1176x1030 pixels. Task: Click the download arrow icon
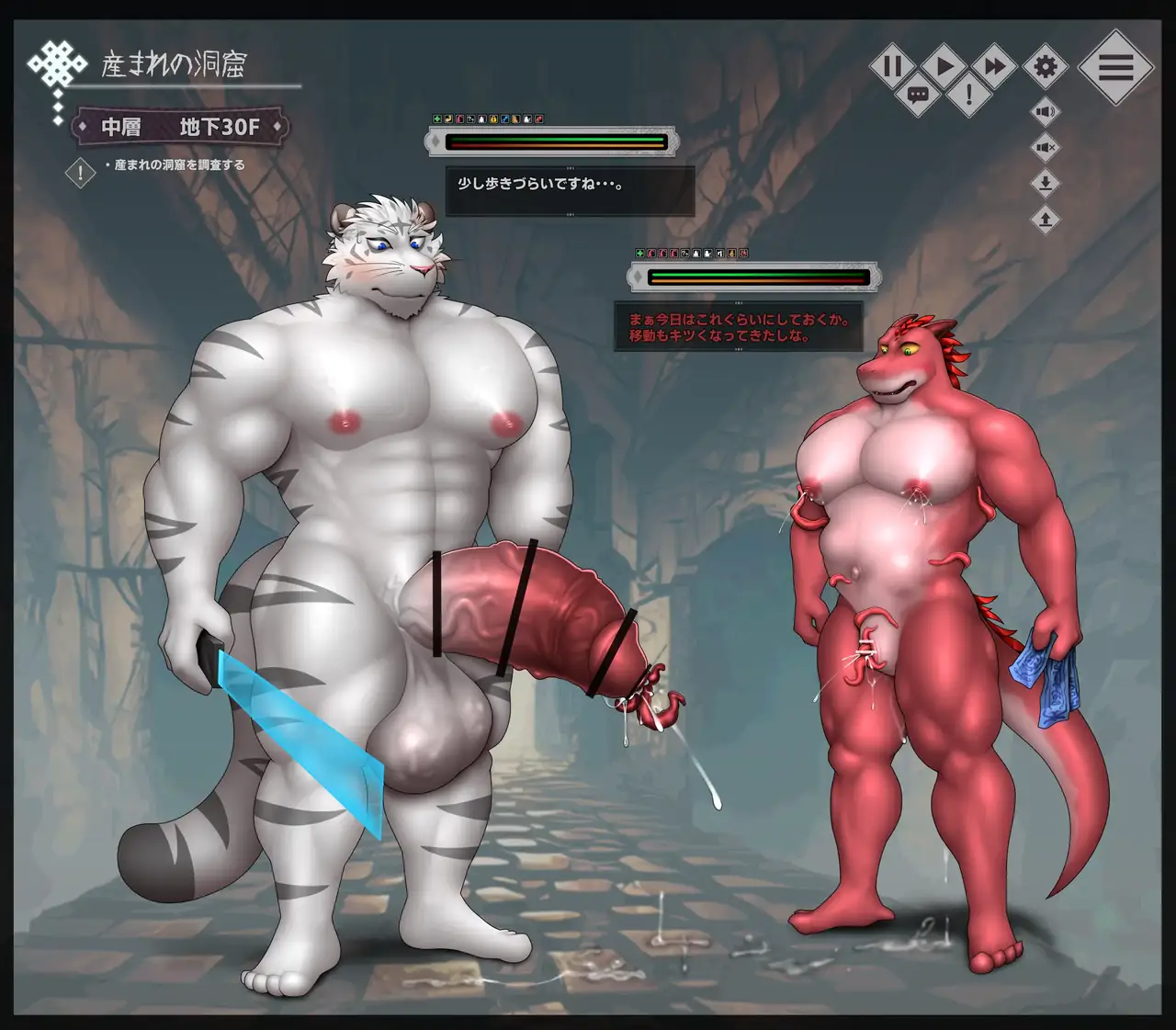click(x=1046, y=183)
